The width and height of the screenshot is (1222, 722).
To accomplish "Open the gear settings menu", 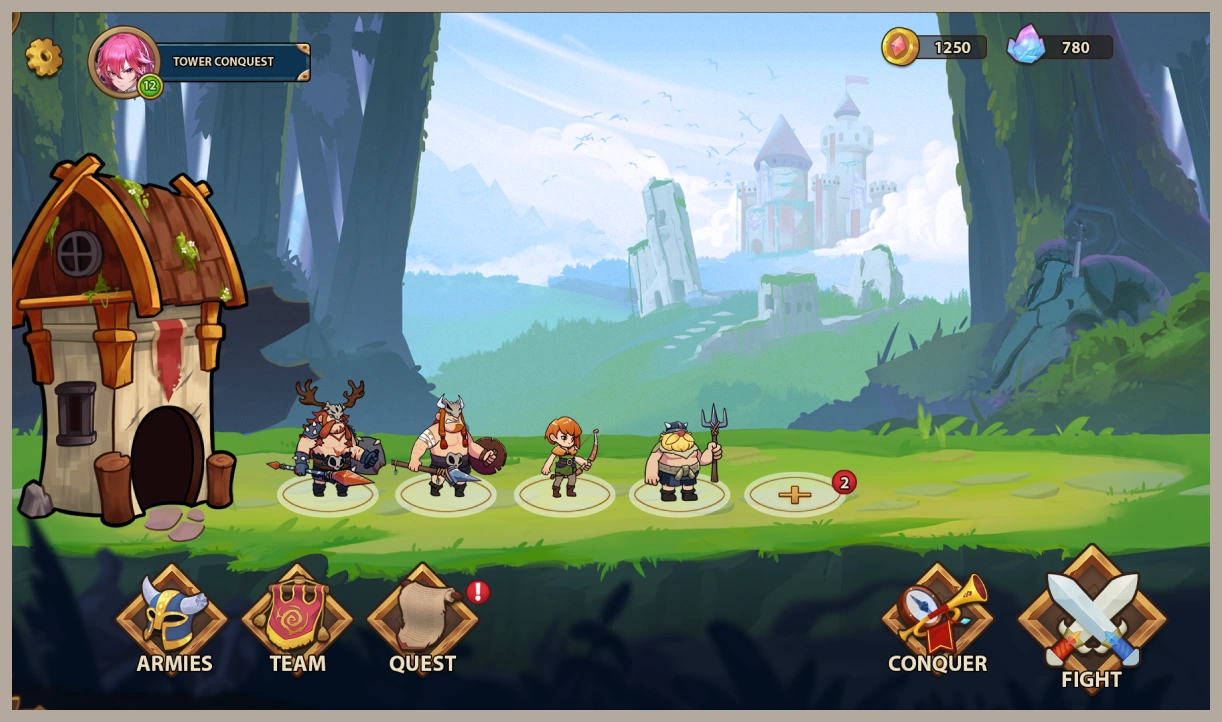I will pyautogui.click(x=44, y=58).
